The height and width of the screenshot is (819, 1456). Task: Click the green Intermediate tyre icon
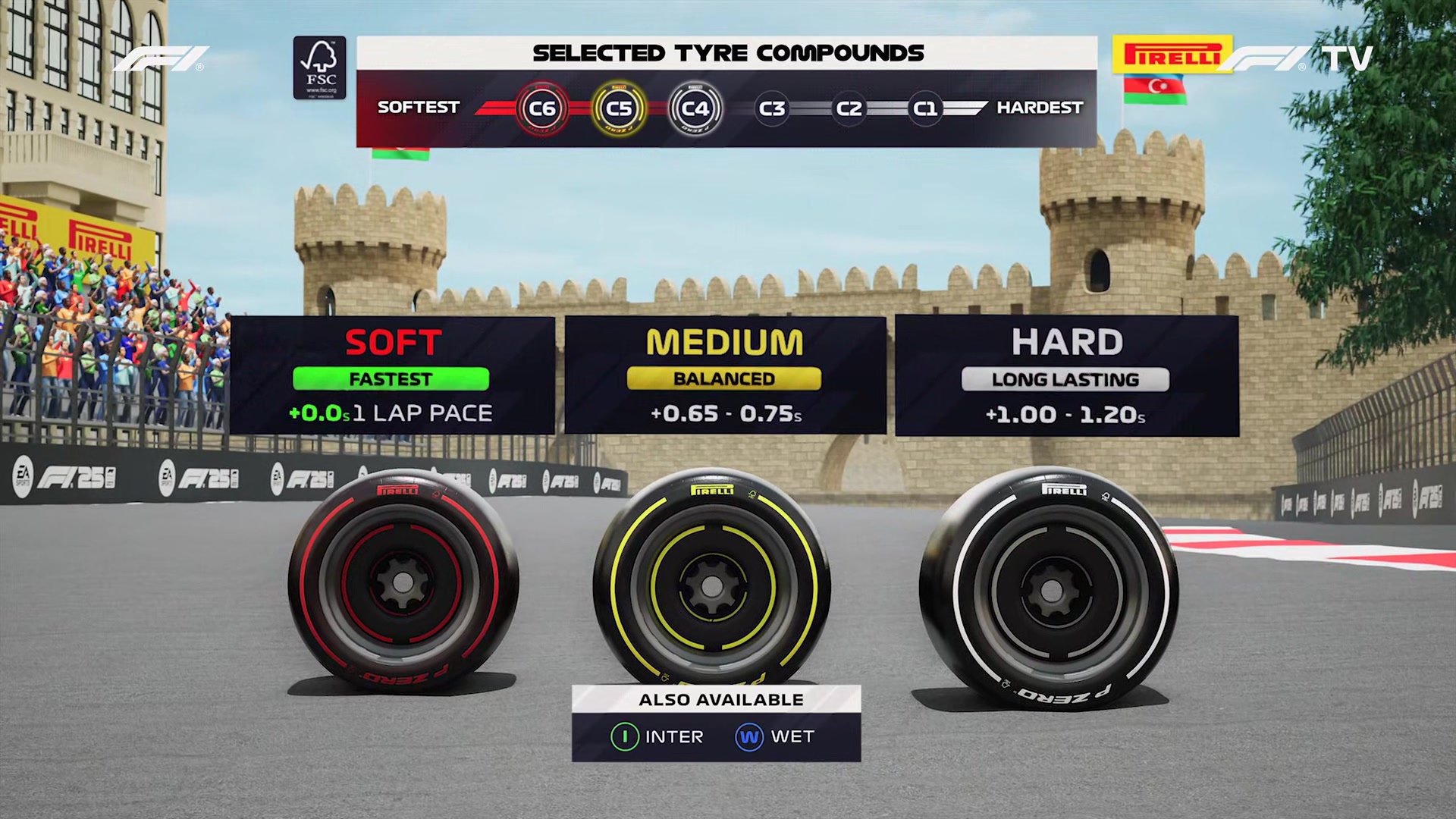pos(623,736)
